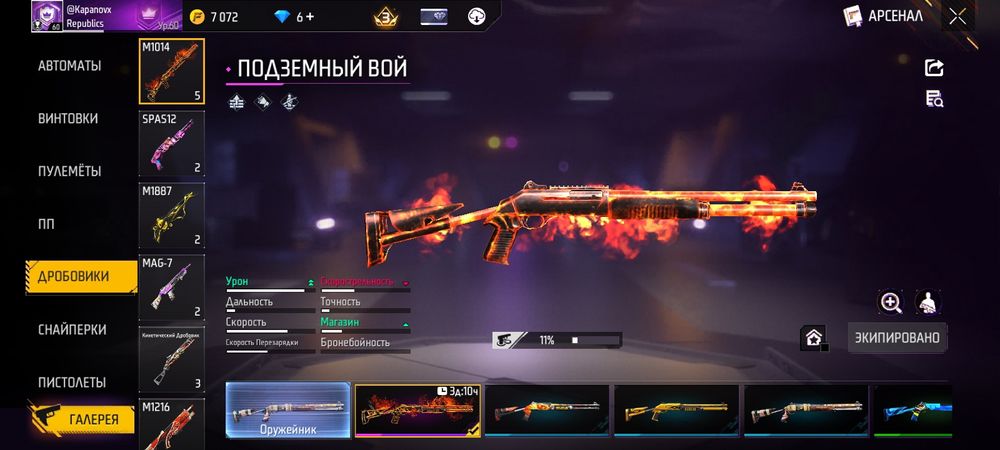Select the Пулемёты category
This screenshot has width=1000, height=450.
tap(69, 171)
